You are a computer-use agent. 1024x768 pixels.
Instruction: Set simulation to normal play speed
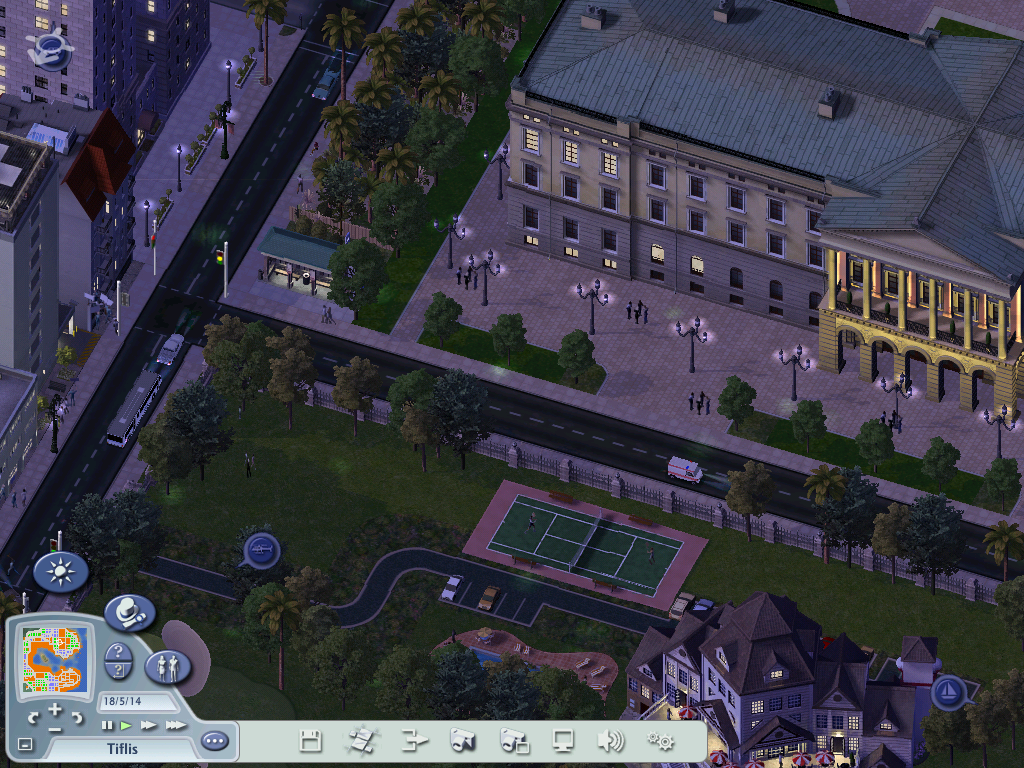[127, 725]
